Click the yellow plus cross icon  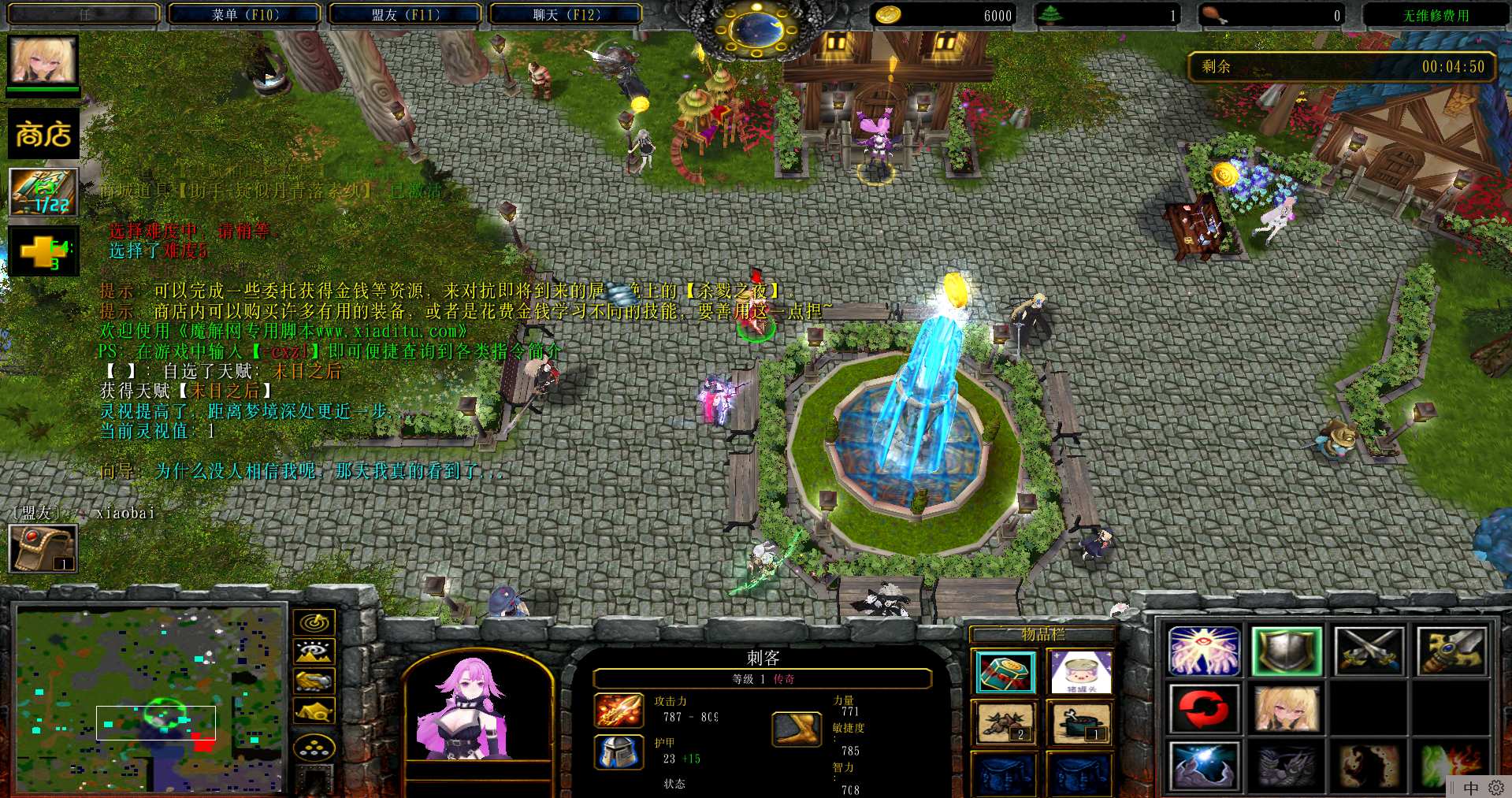point(43,251)
